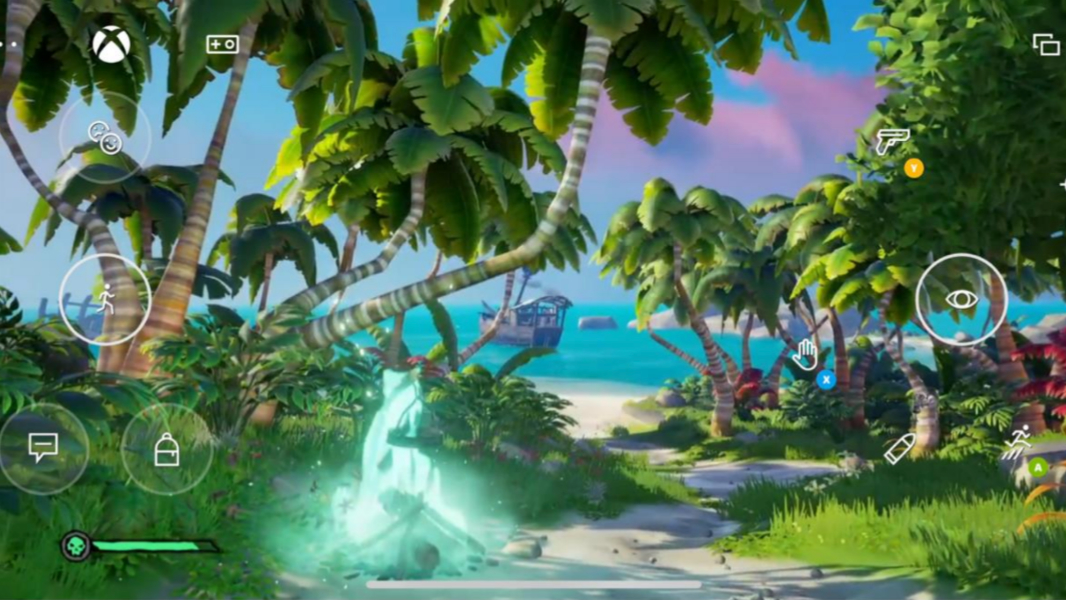Screen dimensions: 1066x600
Task: Open the backpack inventory button
Action: (167, 450)
